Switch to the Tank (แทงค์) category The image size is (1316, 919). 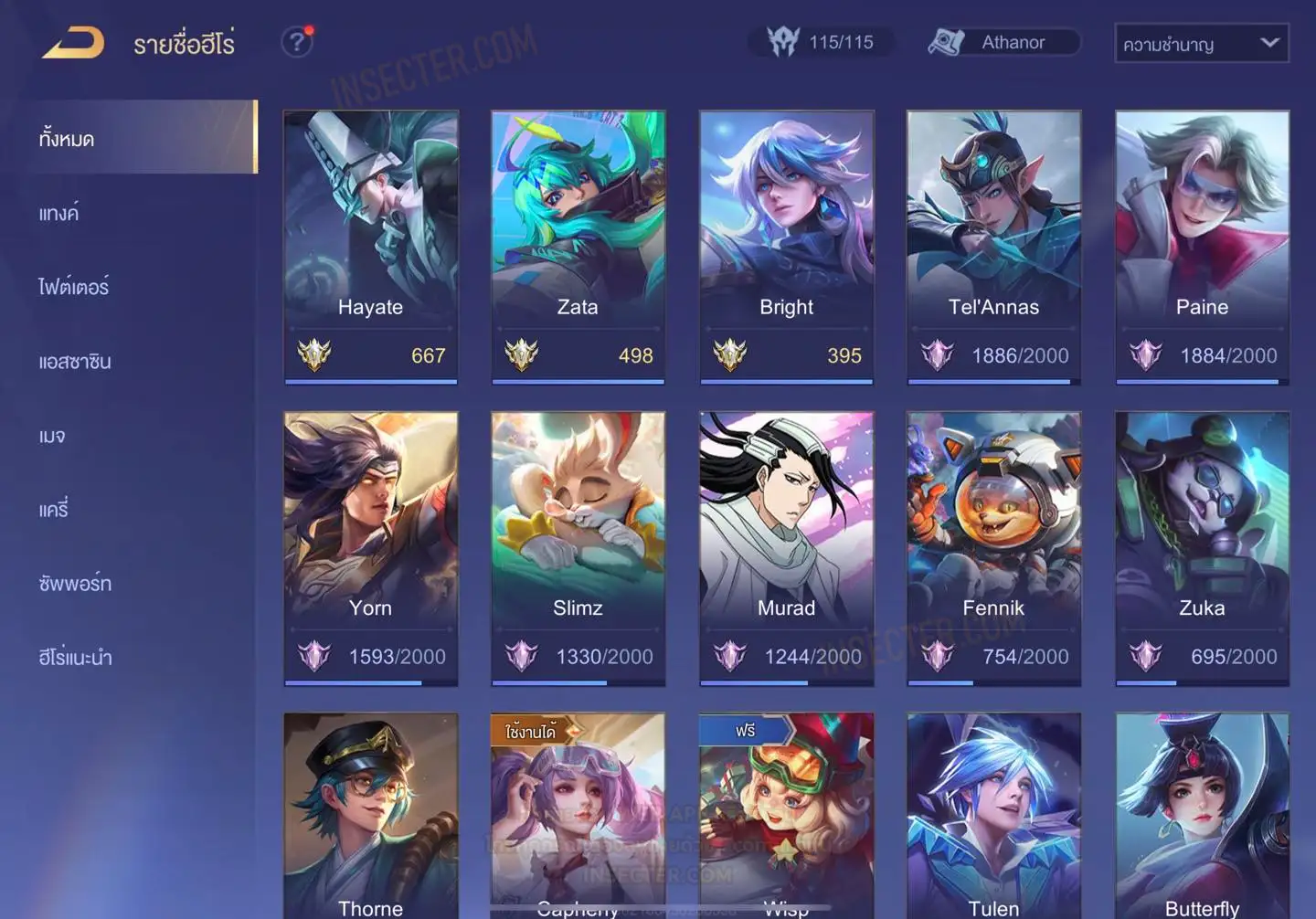pyautogui.click(x=59, y=214)
